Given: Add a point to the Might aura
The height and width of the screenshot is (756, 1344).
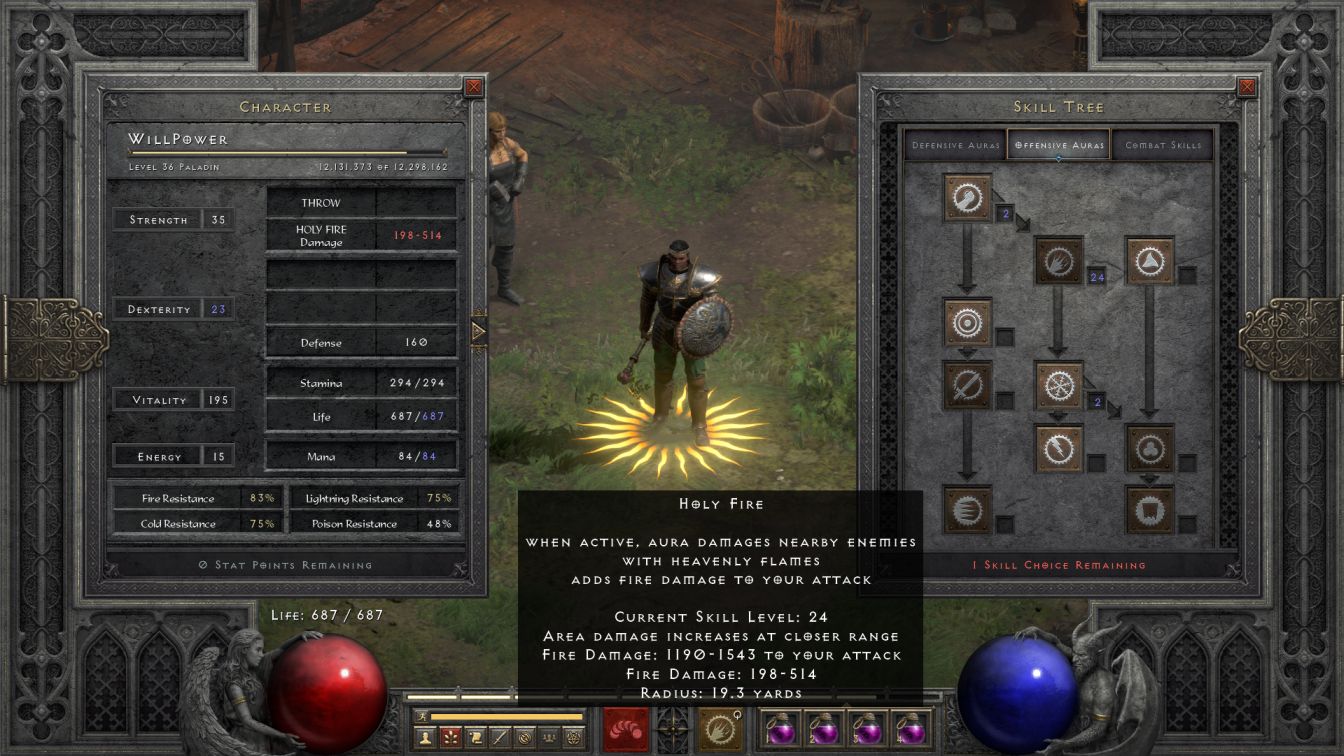Looking at the screenshot, I should [967, 198].
